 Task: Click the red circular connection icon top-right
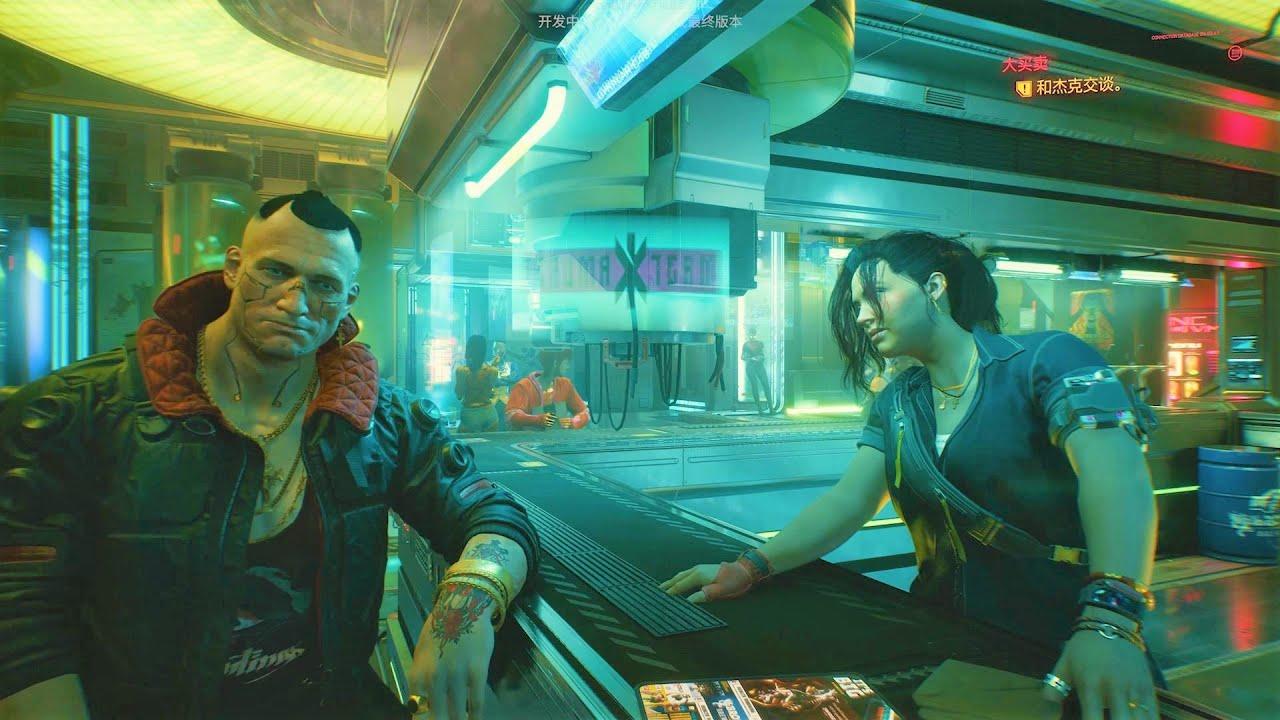(1237, 52)
